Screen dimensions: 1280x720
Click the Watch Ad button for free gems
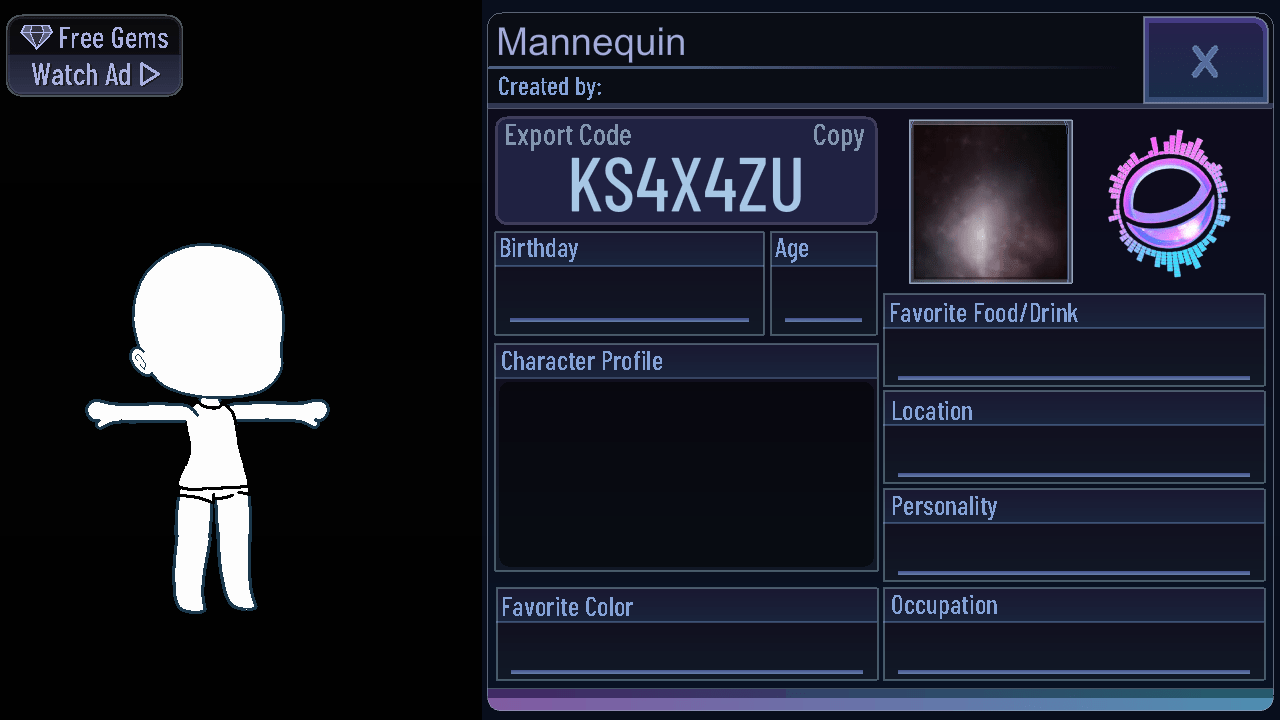[94, 73]
